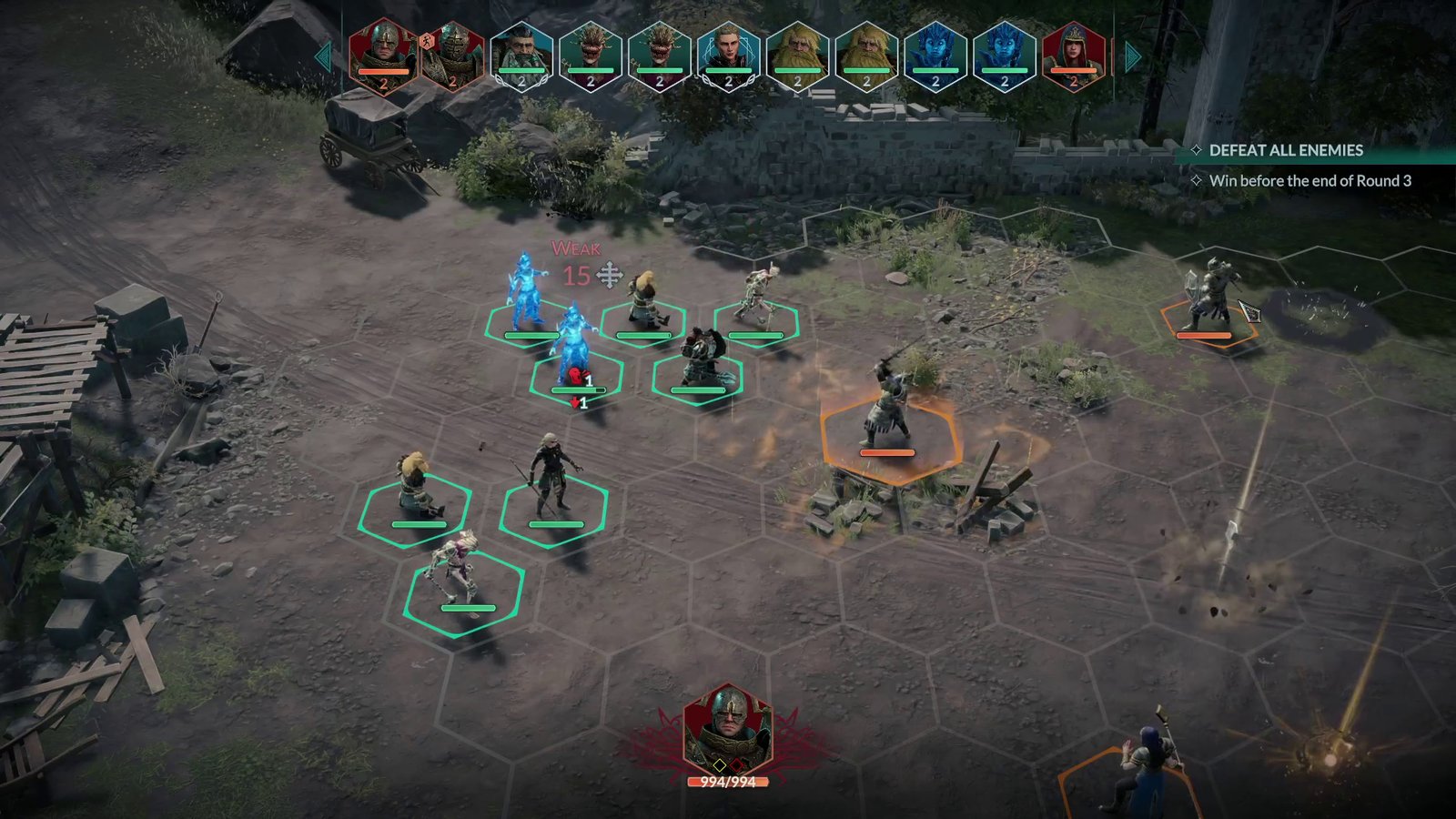
Task: Toggle the red action-point diamond under the knight portrait
Action: 737,764
